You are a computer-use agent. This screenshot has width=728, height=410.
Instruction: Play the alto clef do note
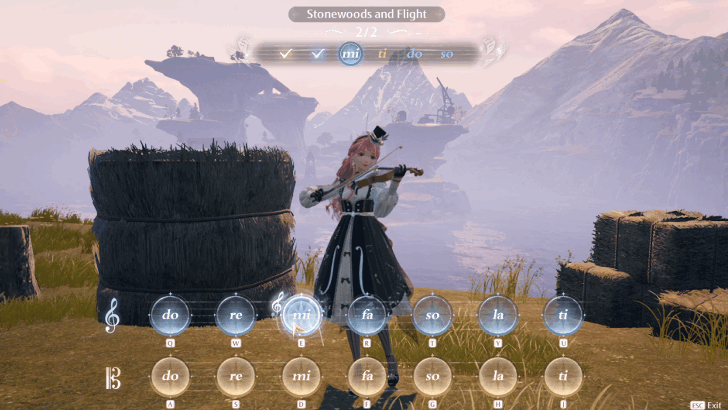point(171,377)
